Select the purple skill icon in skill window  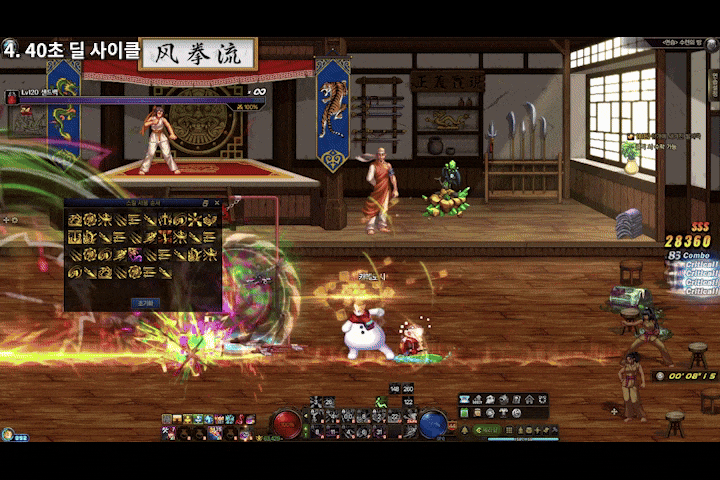[133, 254]
